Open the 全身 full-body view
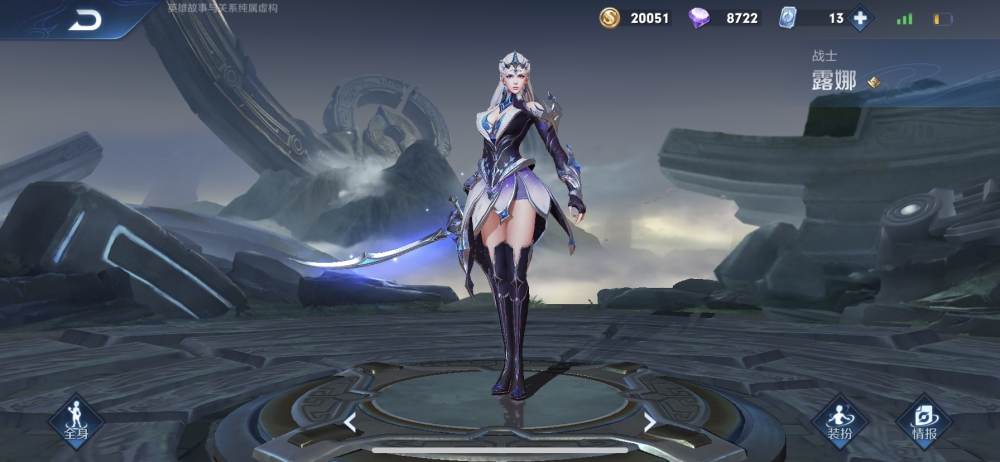 pos(76,419)
